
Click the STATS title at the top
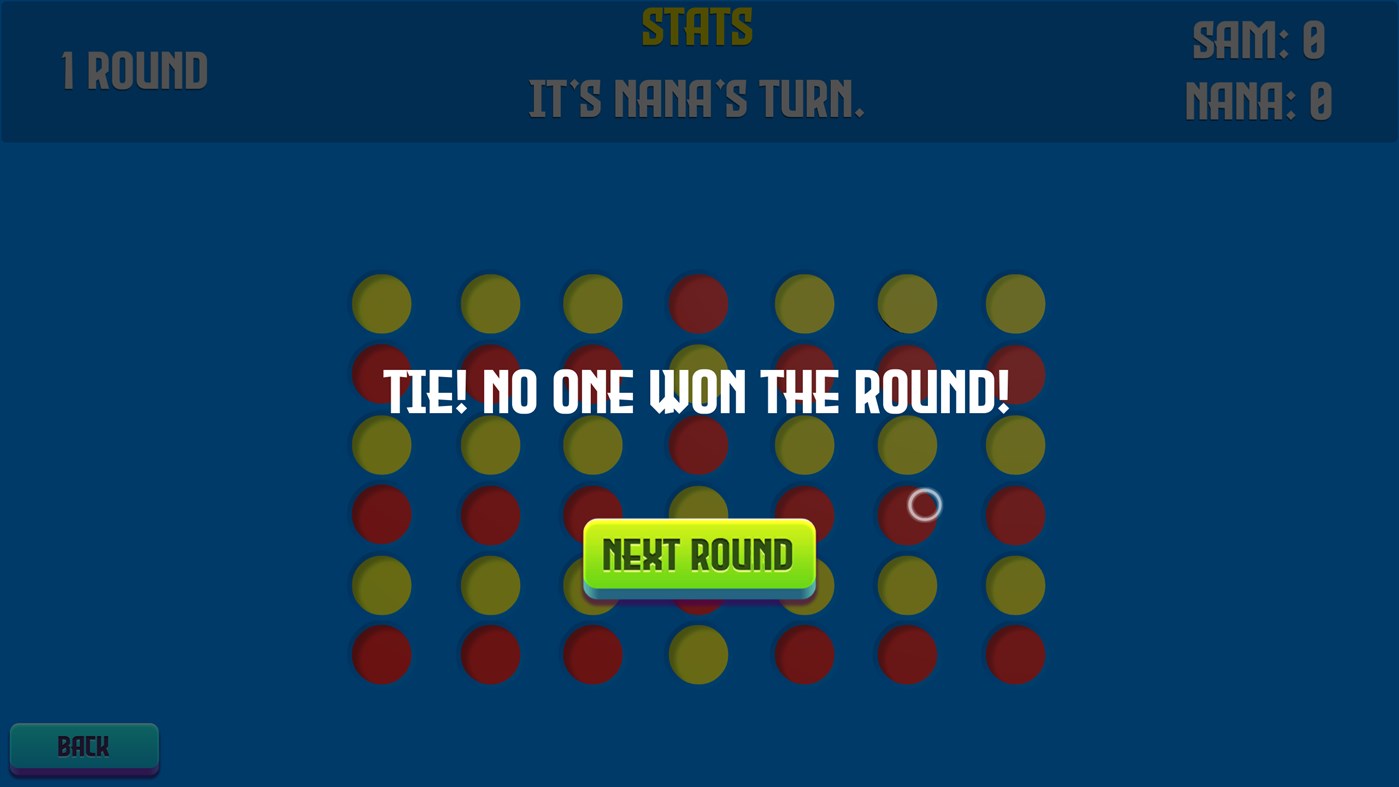click(x=697, y=25)
